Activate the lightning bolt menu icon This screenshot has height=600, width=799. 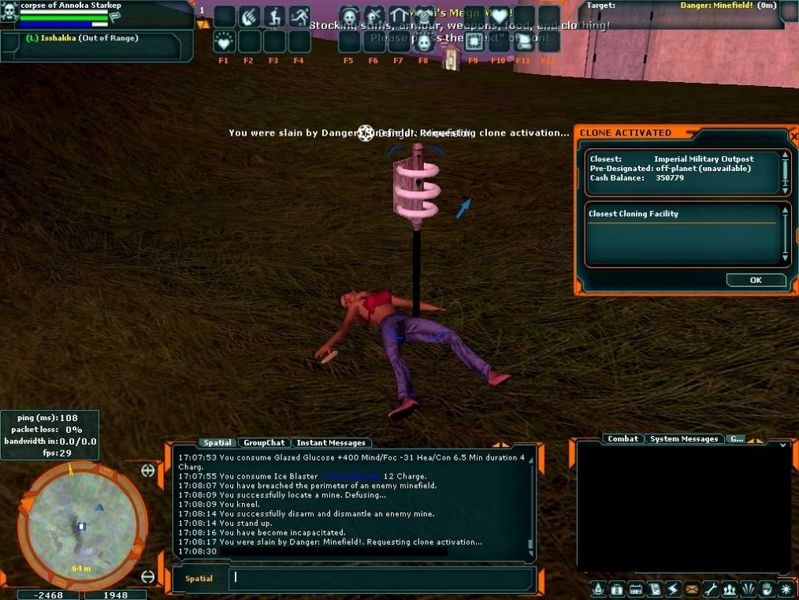tap(672, 588)
